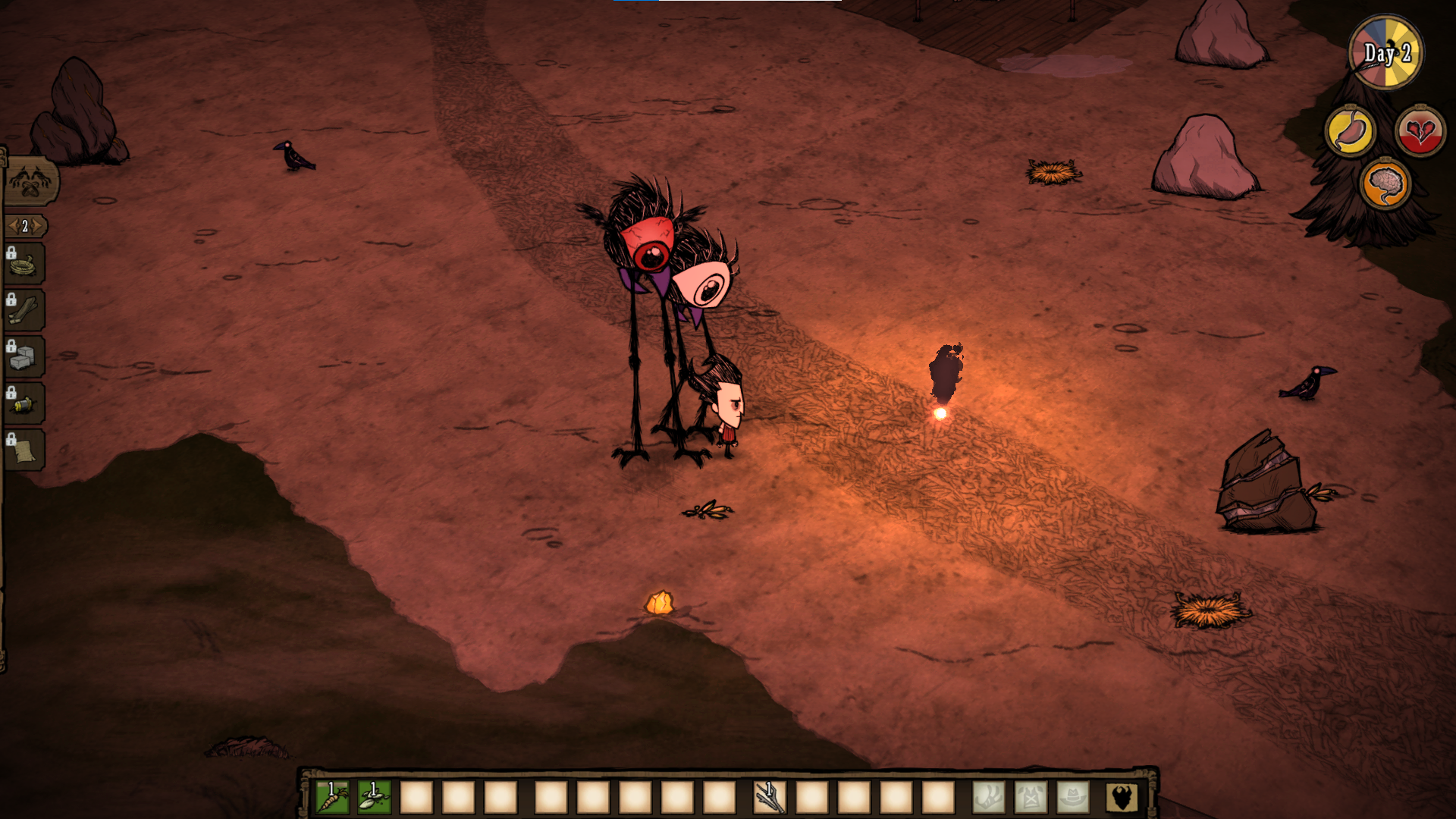Open the Refine crafting tab

pyautogui.click(x=30, y=182)
